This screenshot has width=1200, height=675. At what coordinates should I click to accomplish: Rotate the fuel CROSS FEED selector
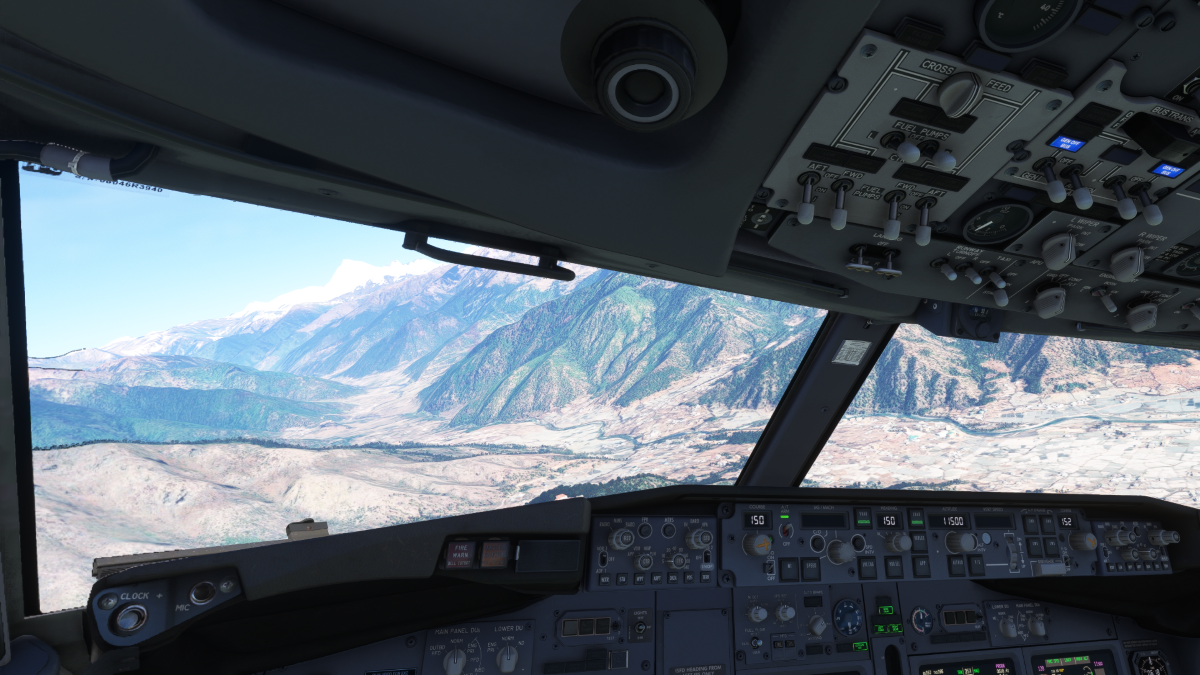click(x=958, y=93)
